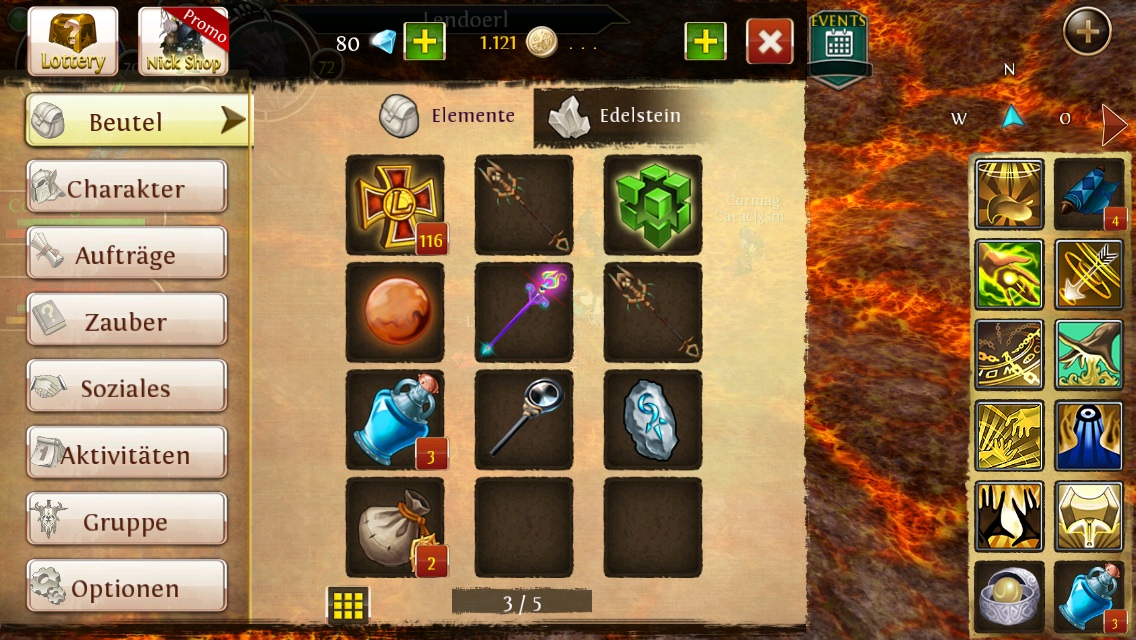Viewport: 1136px width, 640px height.
Task: Choose the green cube item
Action: pos(653,204)
